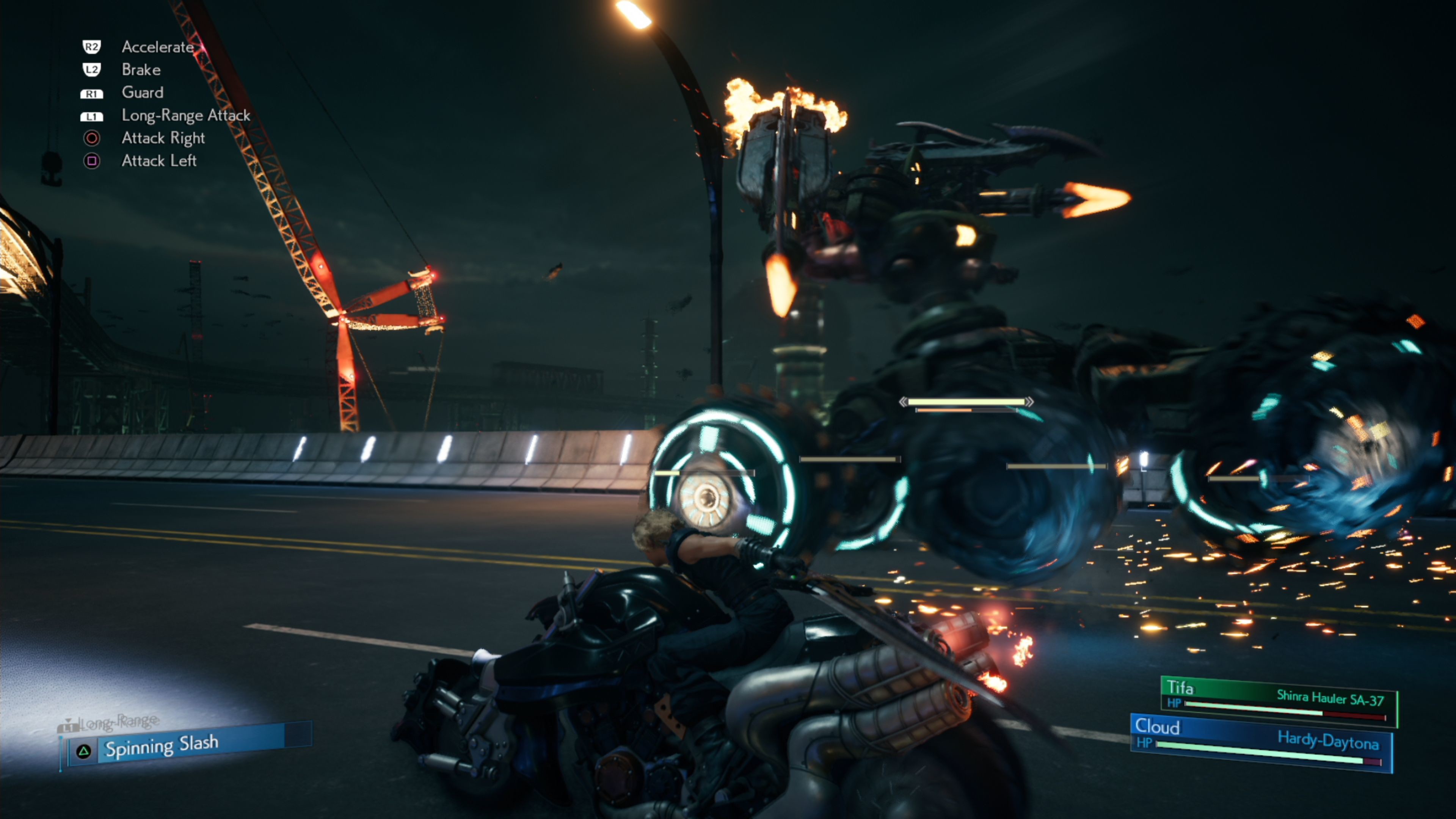Click the R2 Accelerate button icon
The image size is (1456, 819).
[92, 47]
